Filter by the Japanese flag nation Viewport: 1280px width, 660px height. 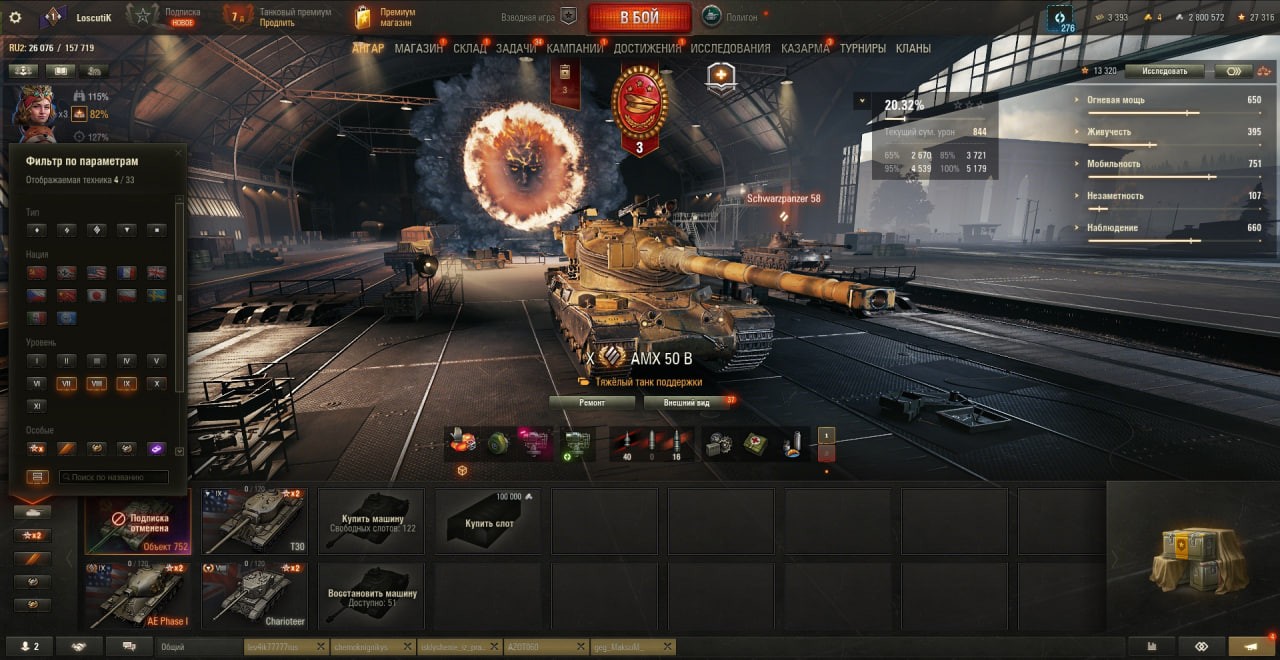point(97,296)
